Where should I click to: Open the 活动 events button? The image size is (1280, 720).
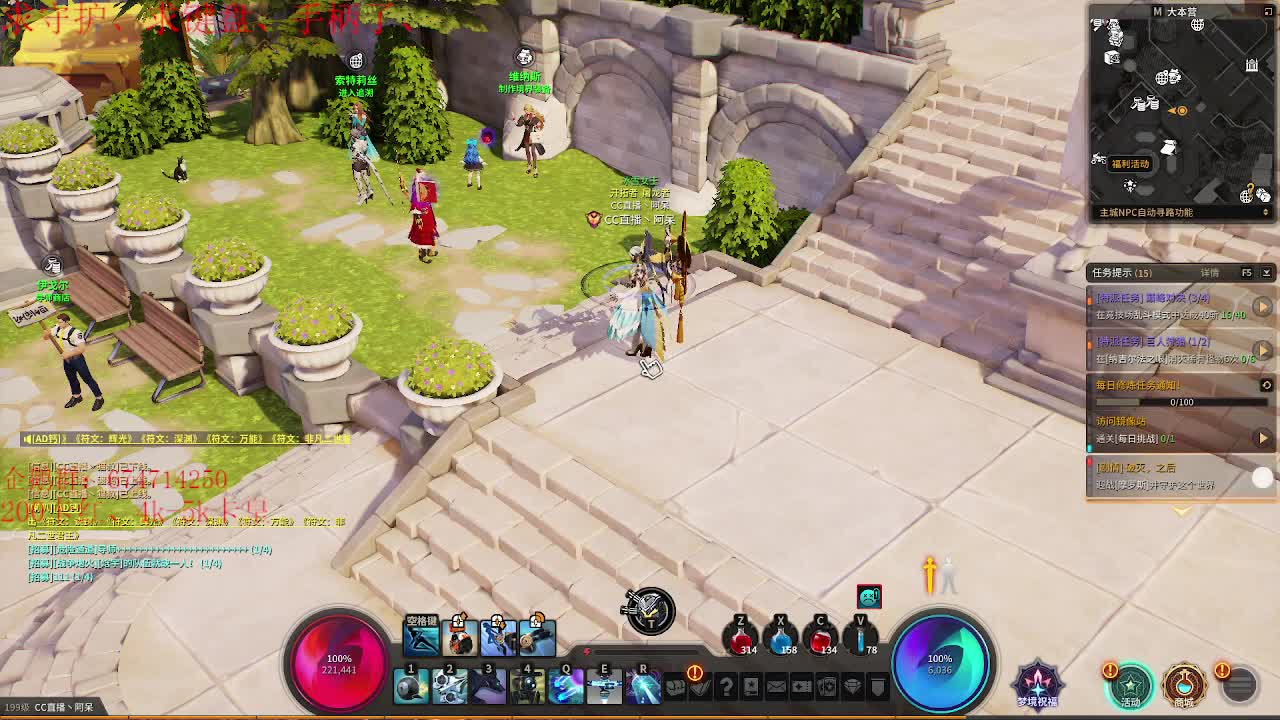coord(1130,685)
